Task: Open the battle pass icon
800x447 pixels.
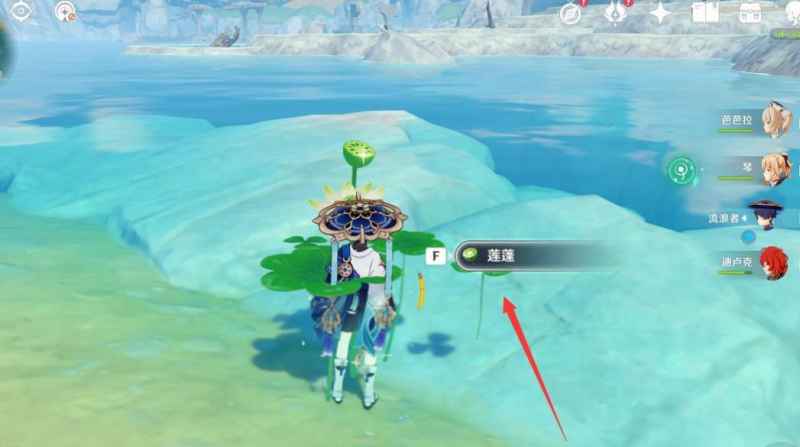Action: (616, 14)
